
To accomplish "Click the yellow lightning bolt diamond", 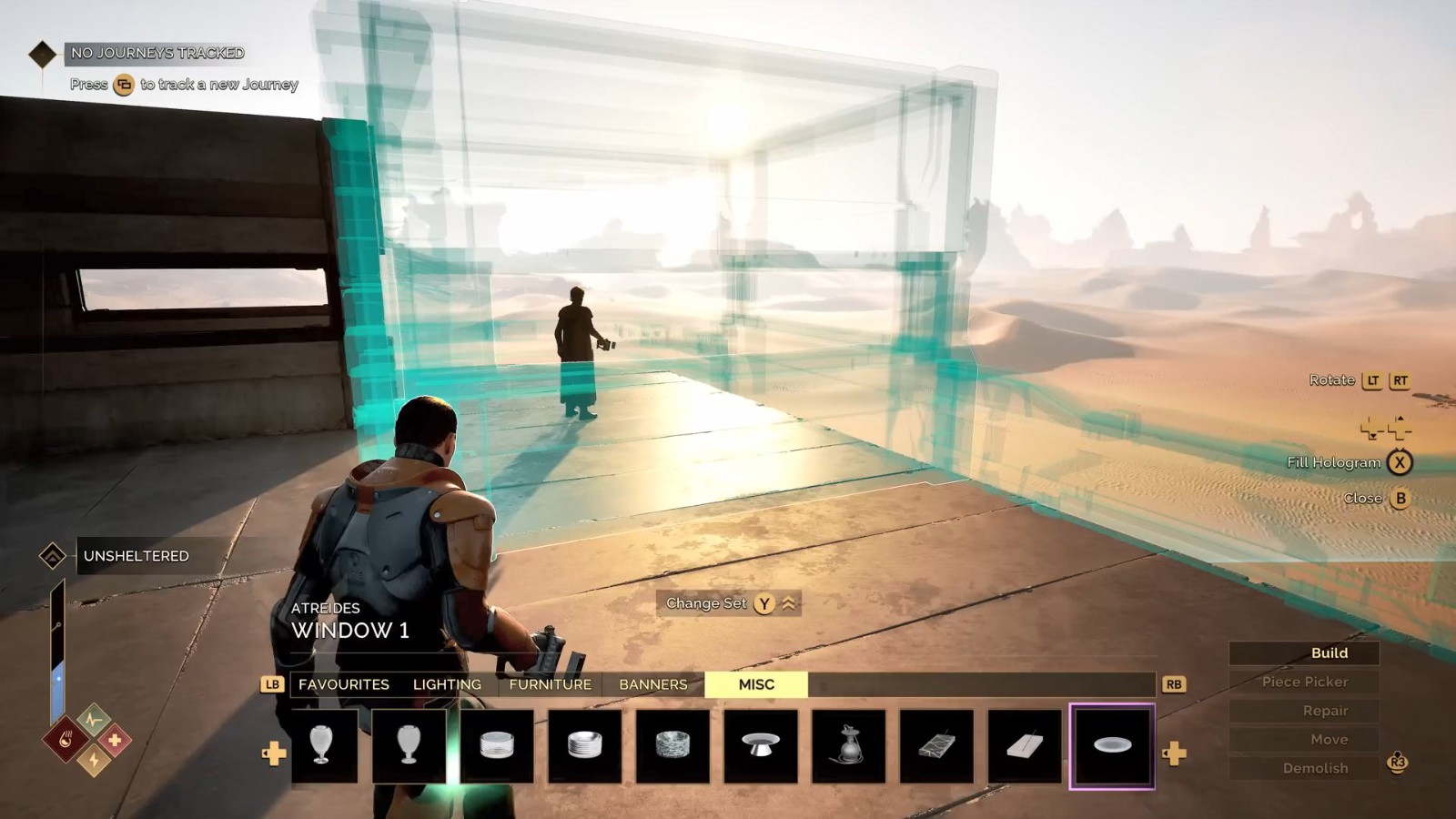I will pyautogui.click(x=94, y=759).
